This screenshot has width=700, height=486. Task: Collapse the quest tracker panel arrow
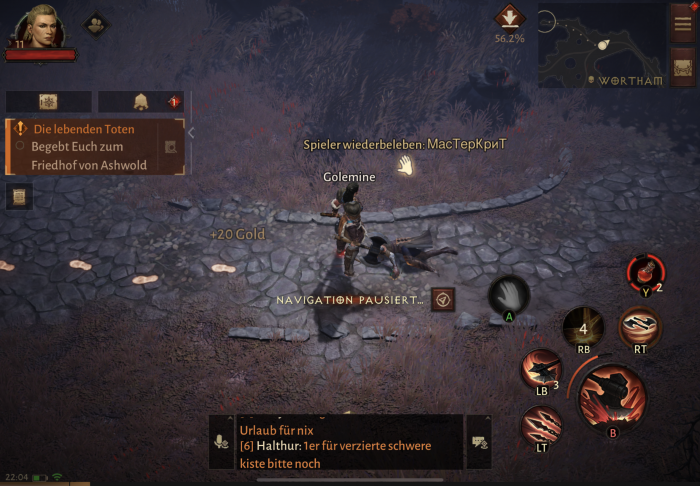click(191, 132)
